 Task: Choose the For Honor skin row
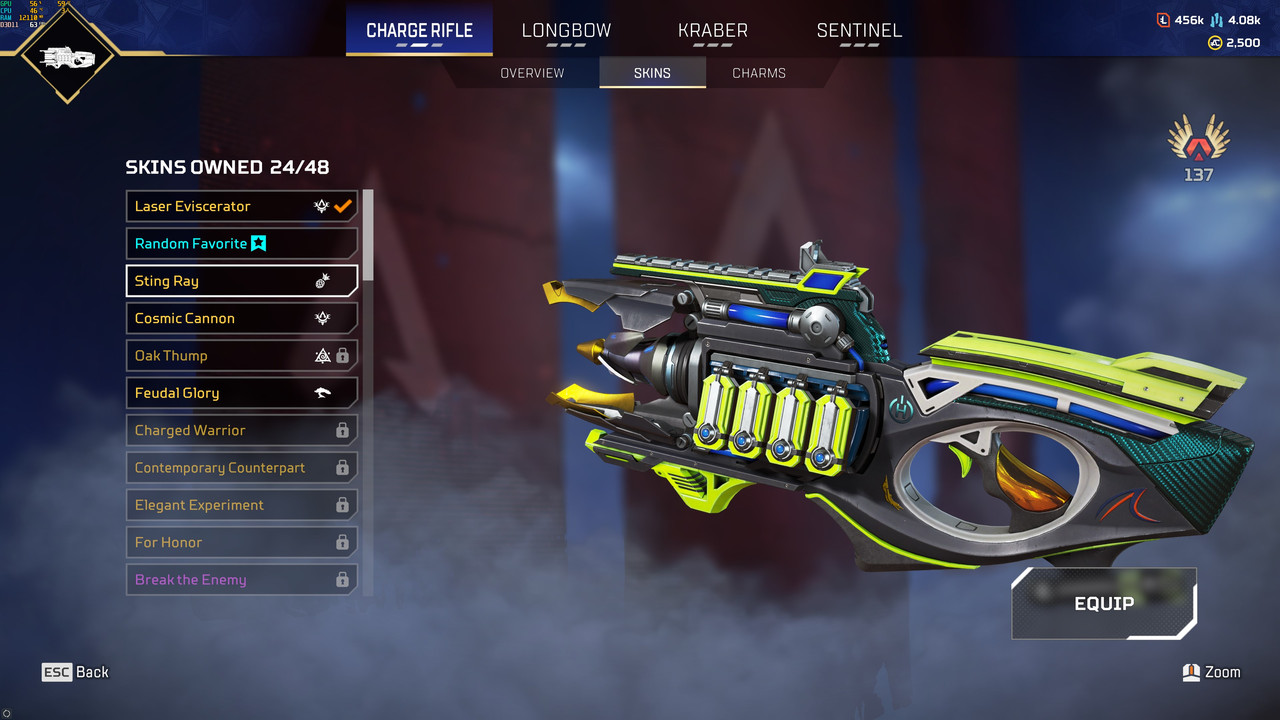click(x=241, y=542)
